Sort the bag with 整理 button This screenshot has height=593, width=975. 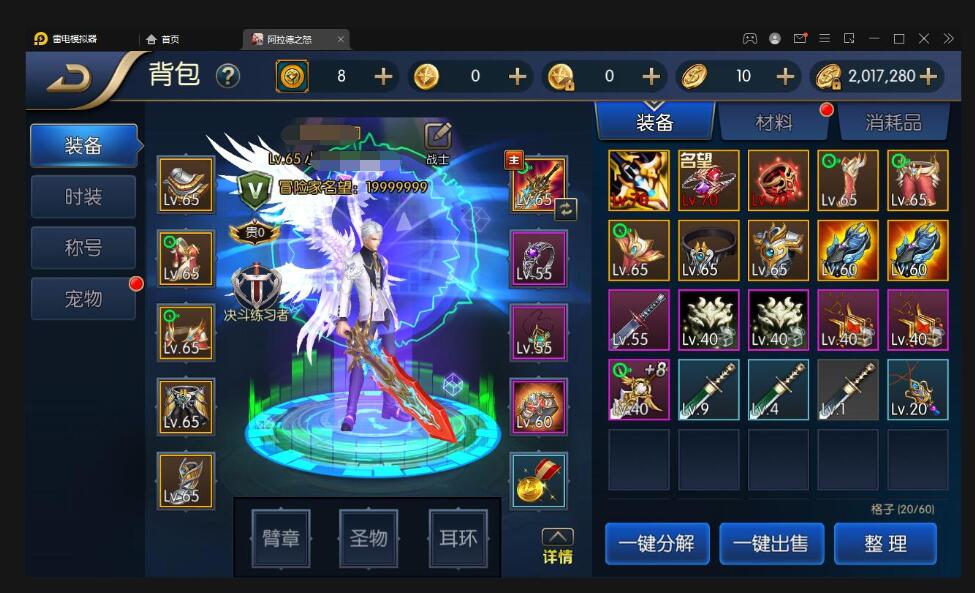tap(885, 544)
